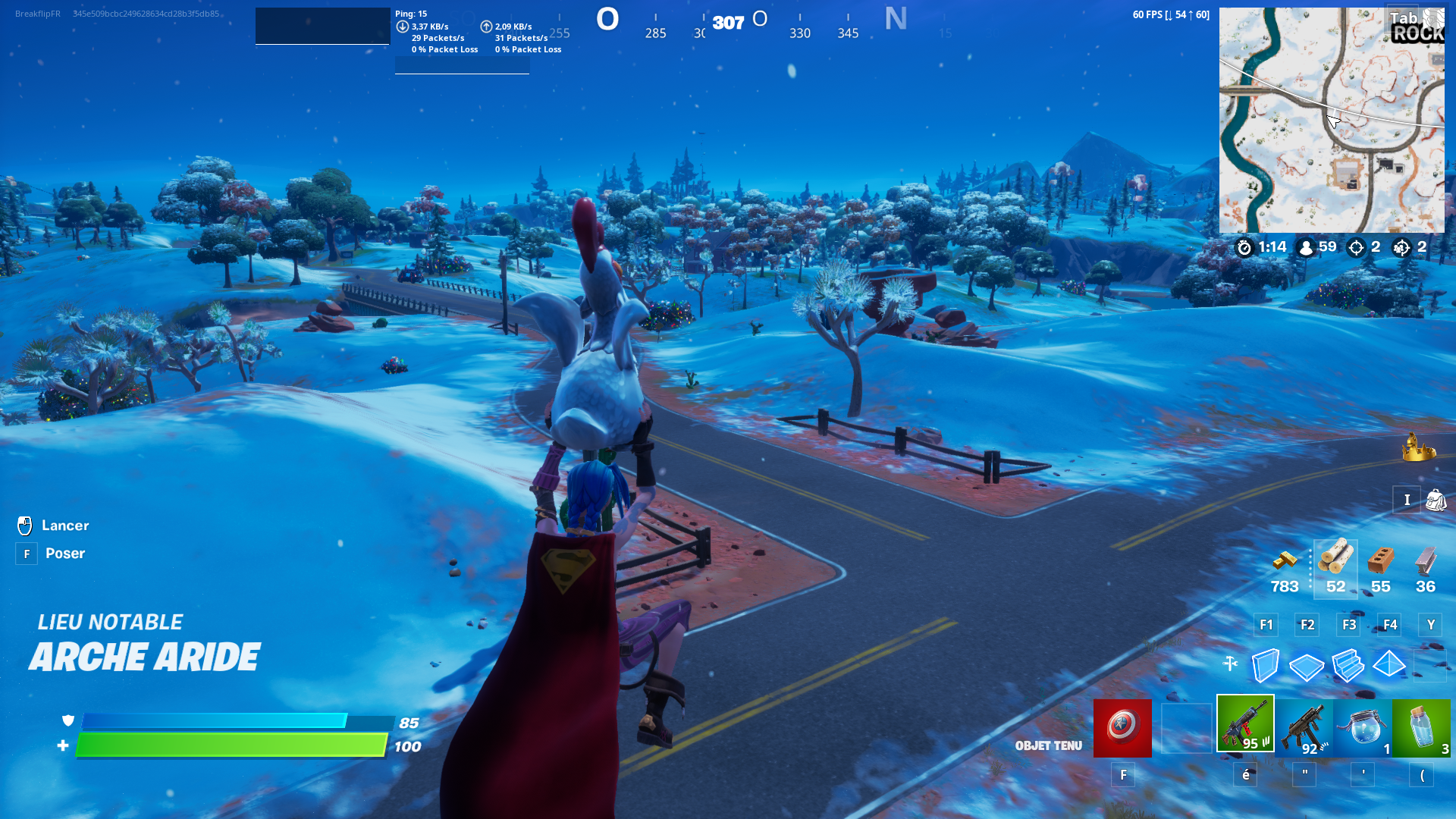This screenshot has height=819, width=1456.
Task: Click the eliminations crosshair icon
Action: [x=1357, y=247]
